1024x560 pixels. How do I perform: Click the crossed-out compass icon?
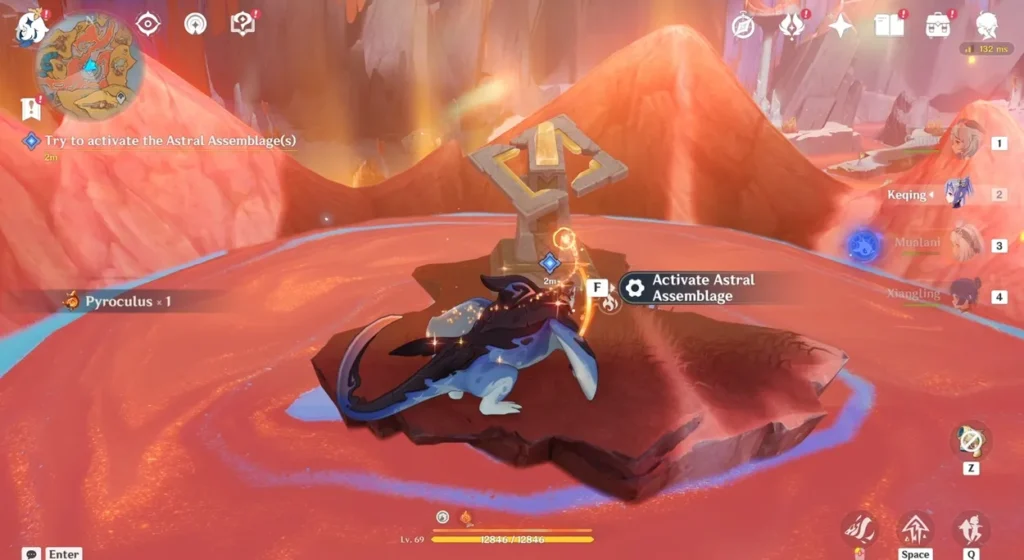click(x=742, y=27)
